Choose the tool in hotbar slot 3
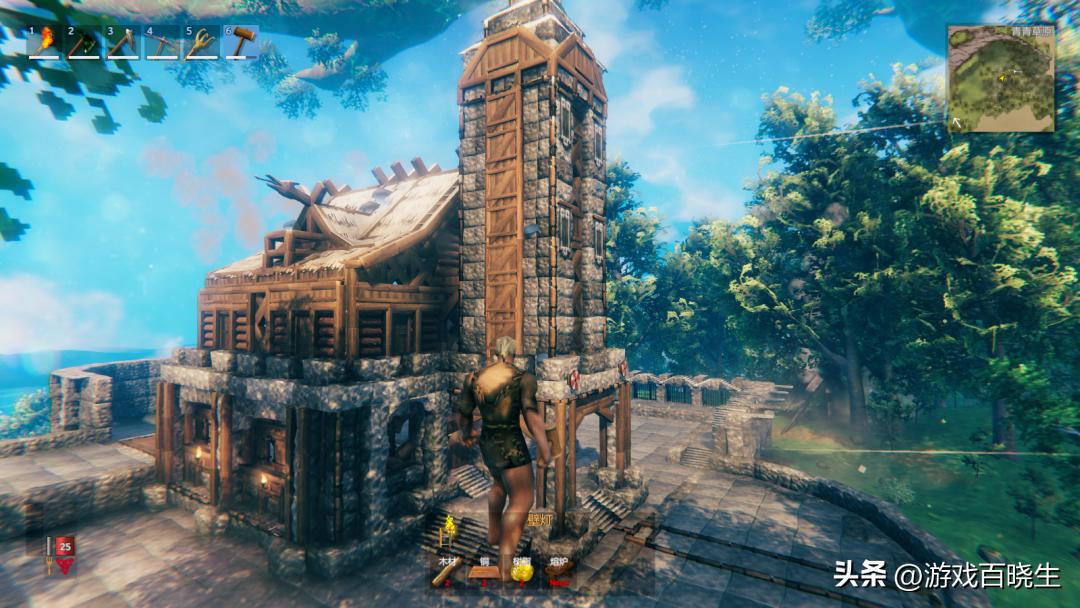 [122, 43]
